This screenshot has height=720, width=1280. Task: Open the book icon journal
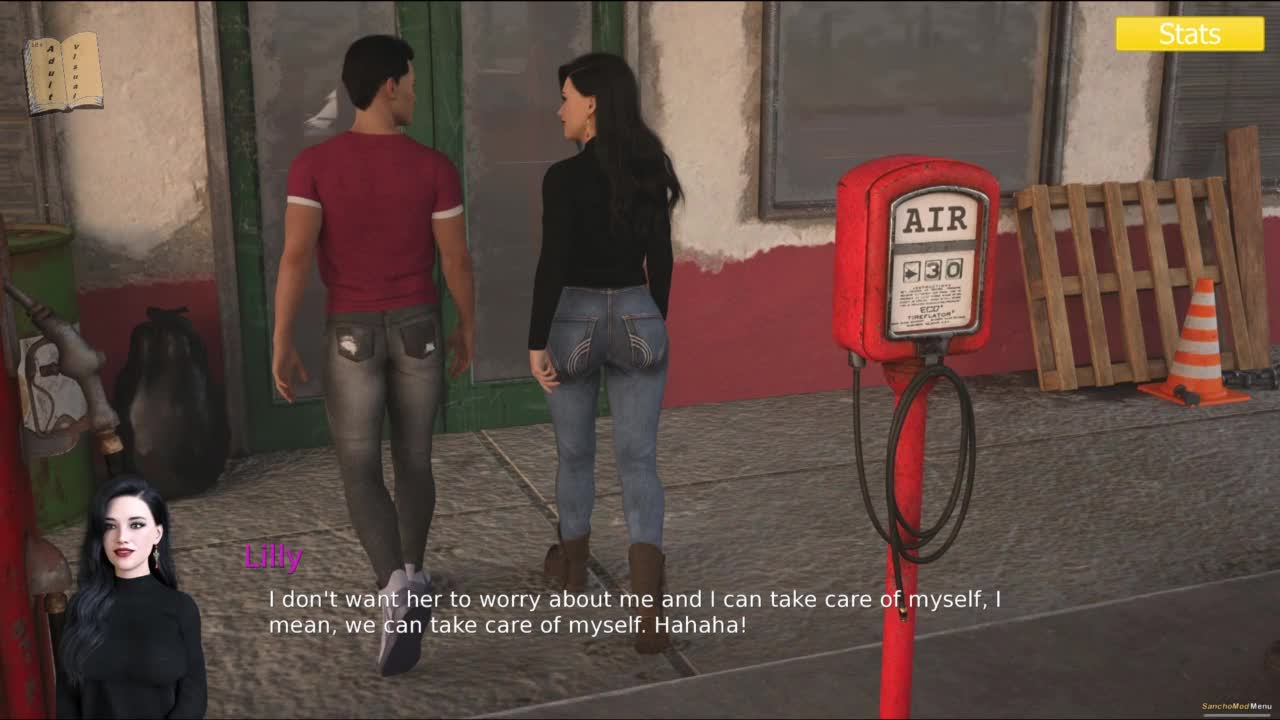click(63, 72)
